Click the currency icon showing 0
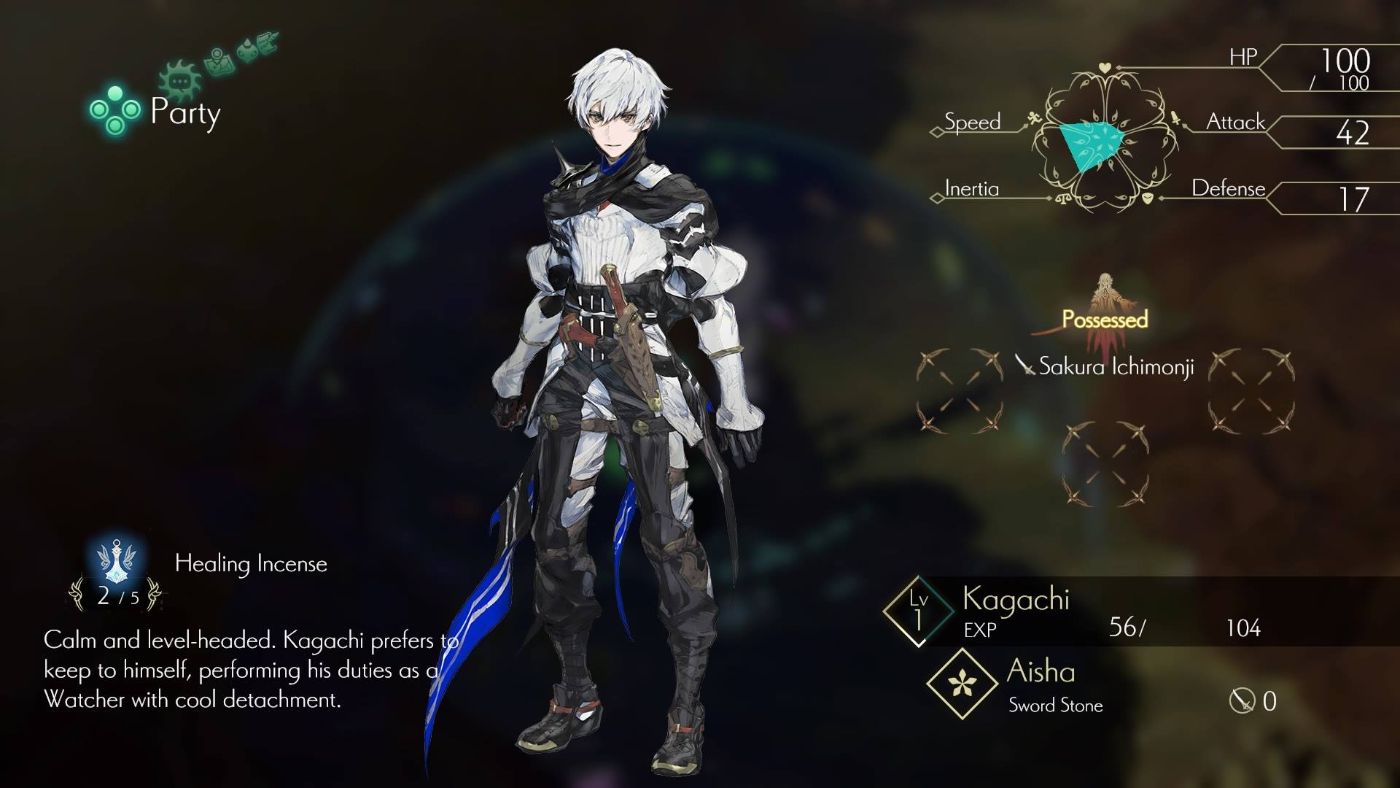This screenshot has height=788, width=1400. coord(1240,702)
